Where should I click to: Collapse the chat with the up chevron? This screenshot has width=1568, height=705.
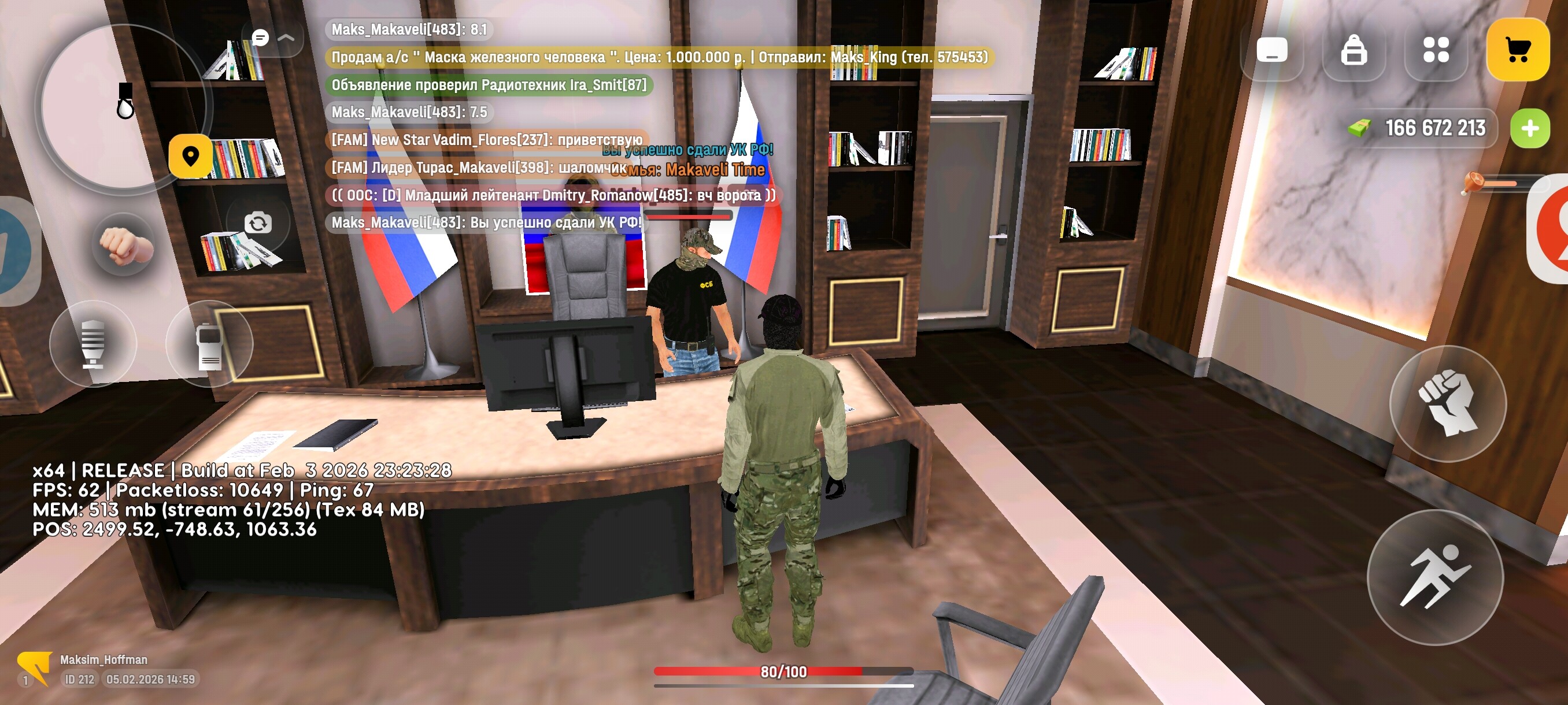coord(286,38)
